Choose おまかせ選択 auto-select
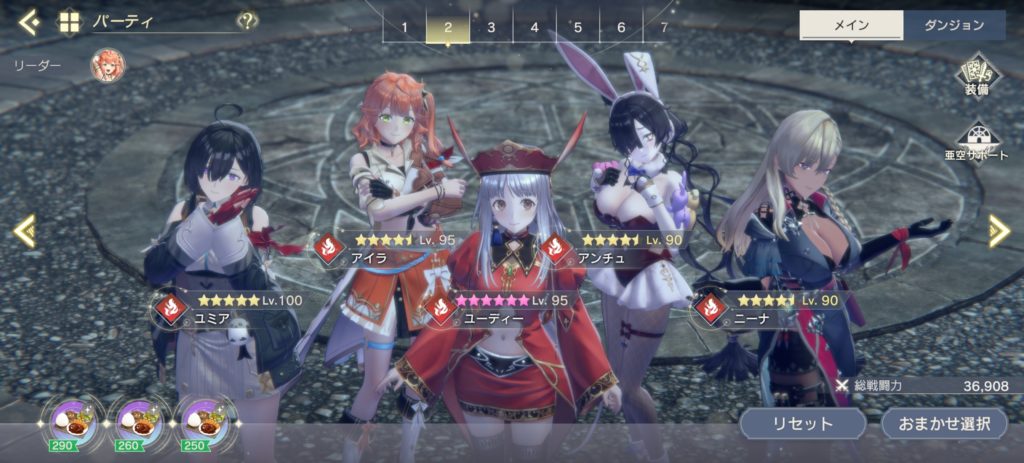 click(943, 422)
